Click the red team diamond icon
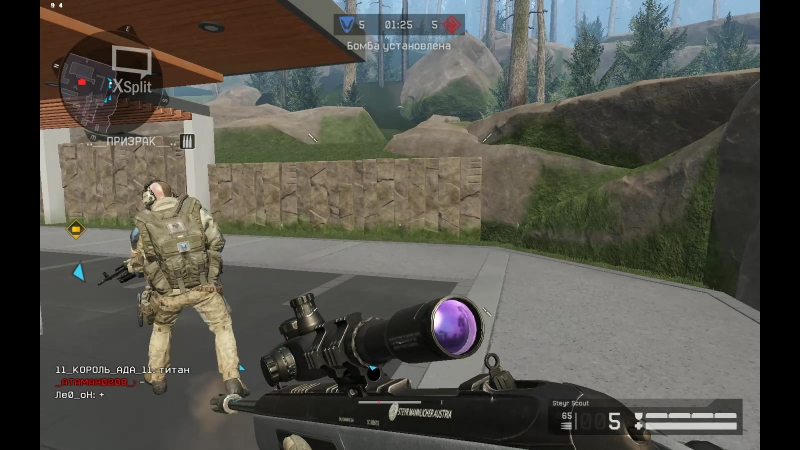 pyautogui.click(x=452, y=24)
